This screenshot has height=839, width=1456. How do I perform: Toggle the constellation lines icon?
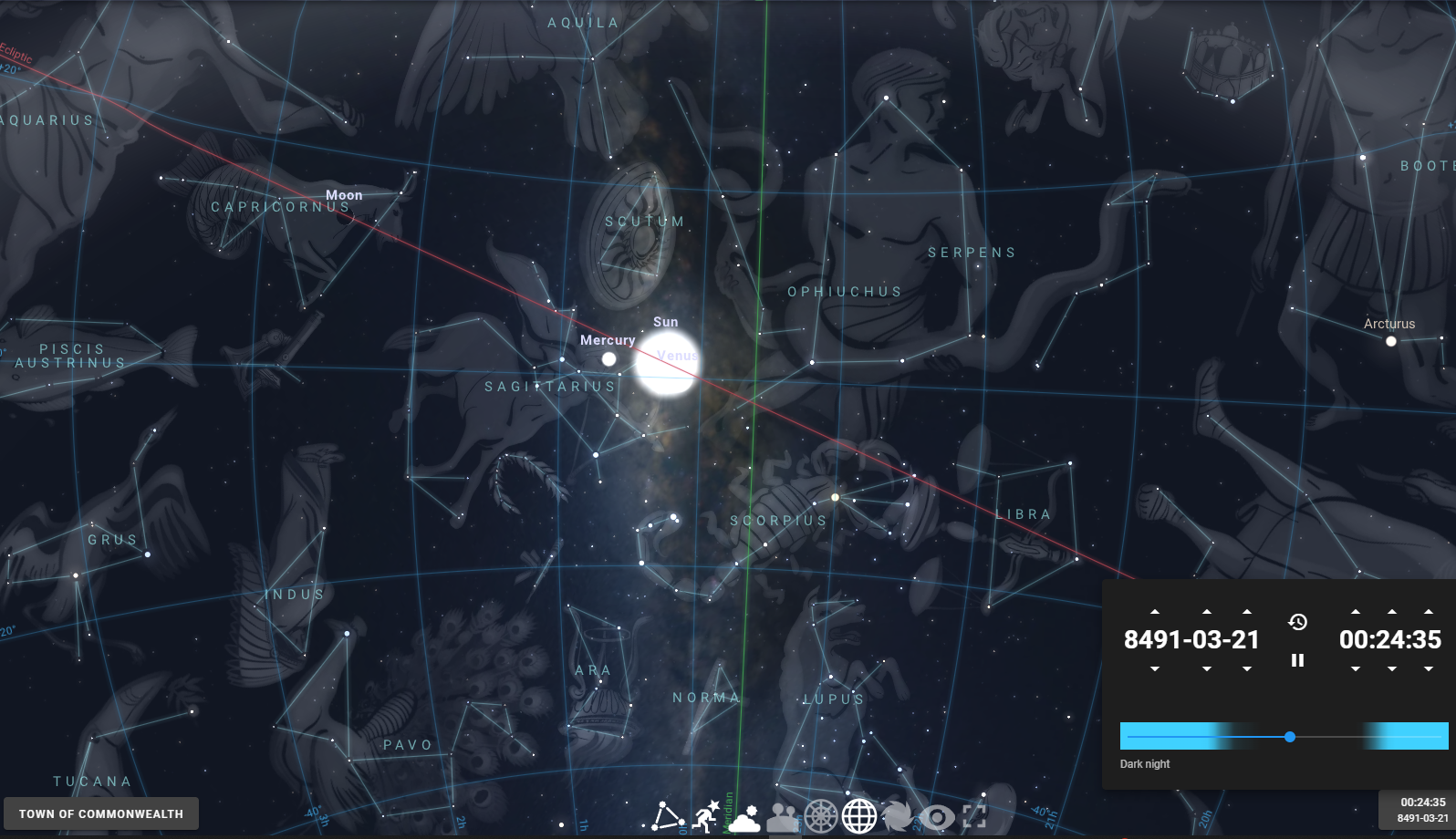[668, 816]
